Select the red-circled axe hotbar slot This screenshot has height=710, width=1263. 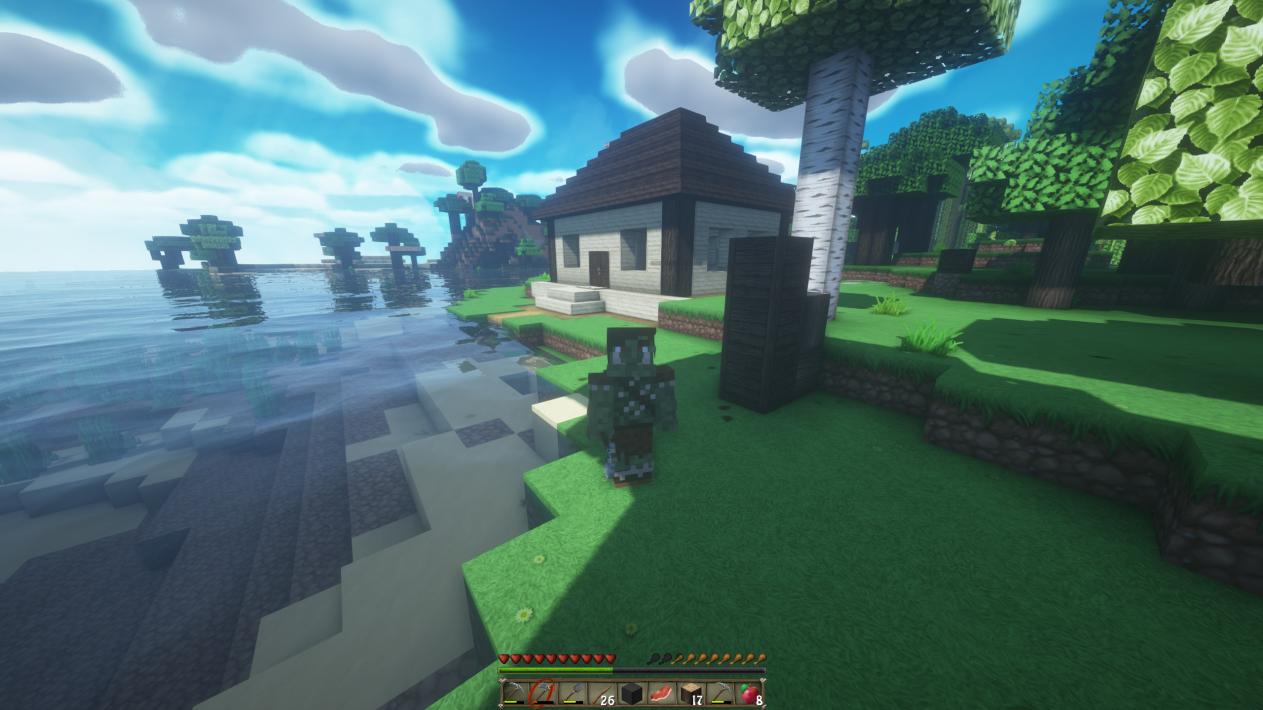(x=543, y=693)
